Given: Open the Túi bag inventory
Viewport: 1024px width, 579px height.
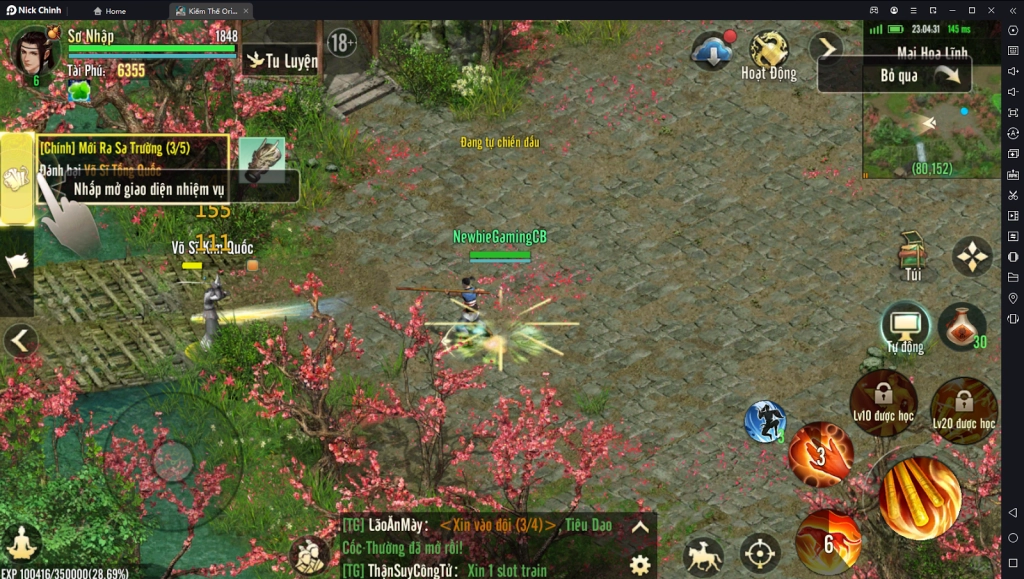Looking at the screenshot, I should click(912, 257).
